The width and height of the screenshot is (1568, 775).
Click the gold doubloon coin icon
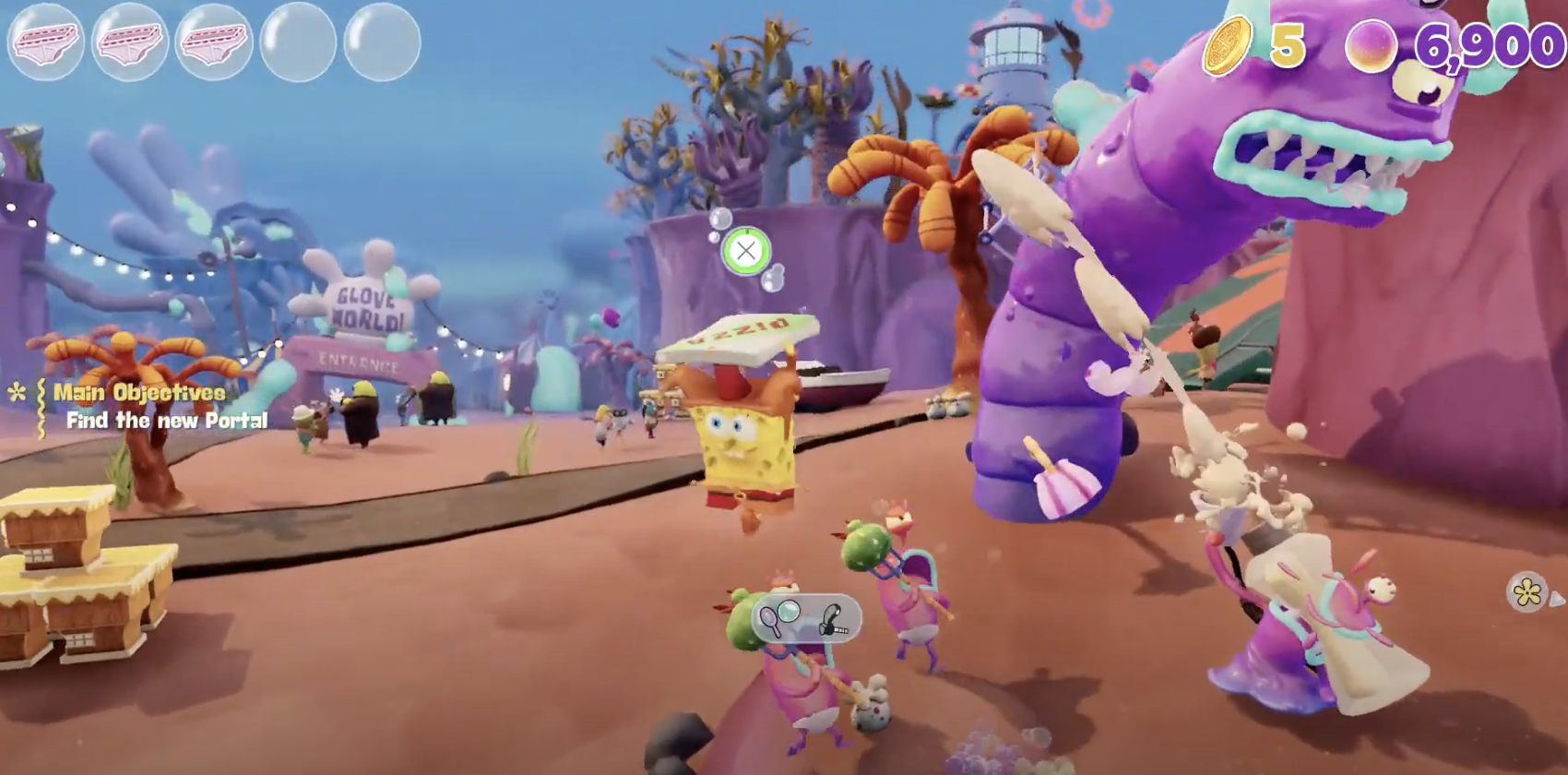tap(1228, 44)
